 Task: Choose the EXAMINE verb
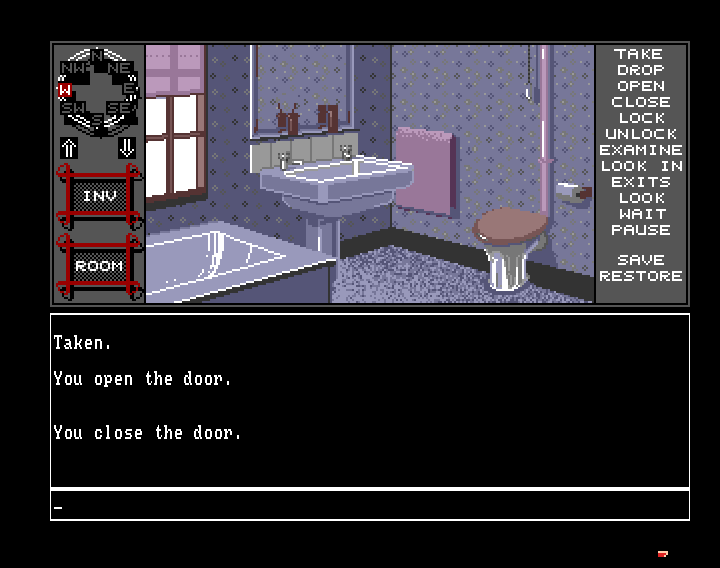click(x=640, y=150)
